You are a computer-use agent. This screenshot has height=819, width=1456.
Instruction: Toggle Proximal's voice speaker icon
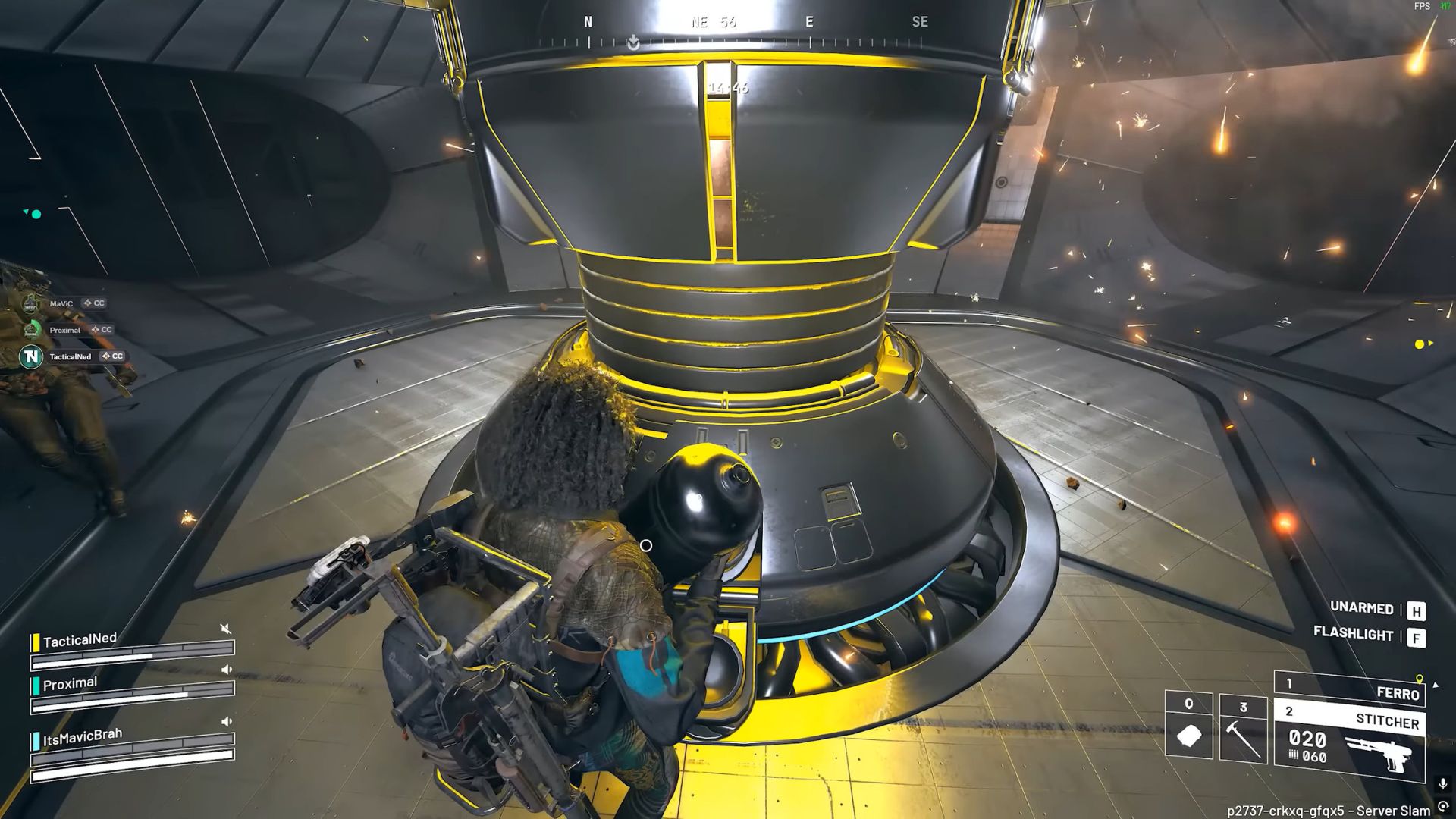pos(226,670)
